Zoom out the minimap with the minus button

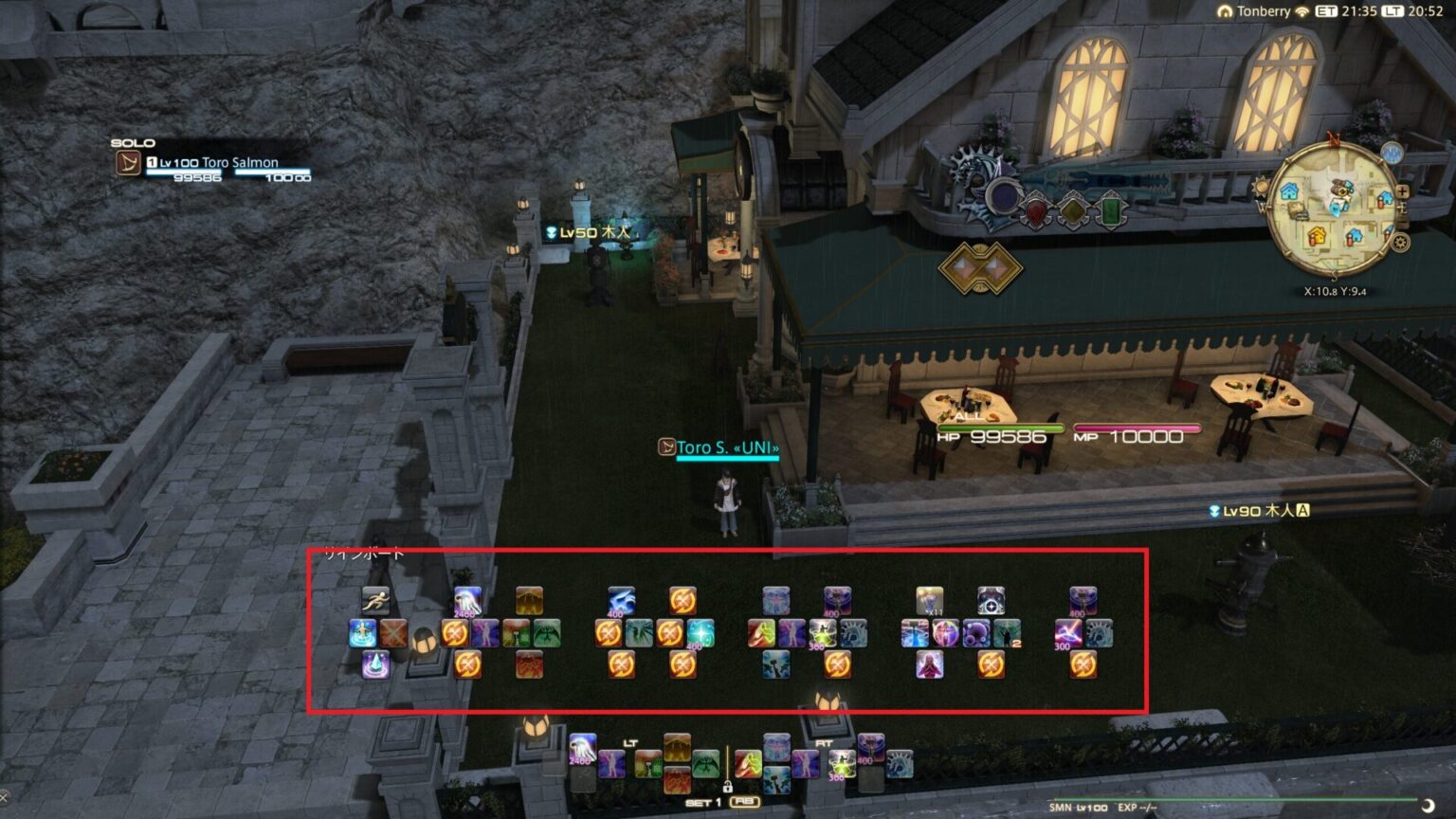tap(1402, 224)
